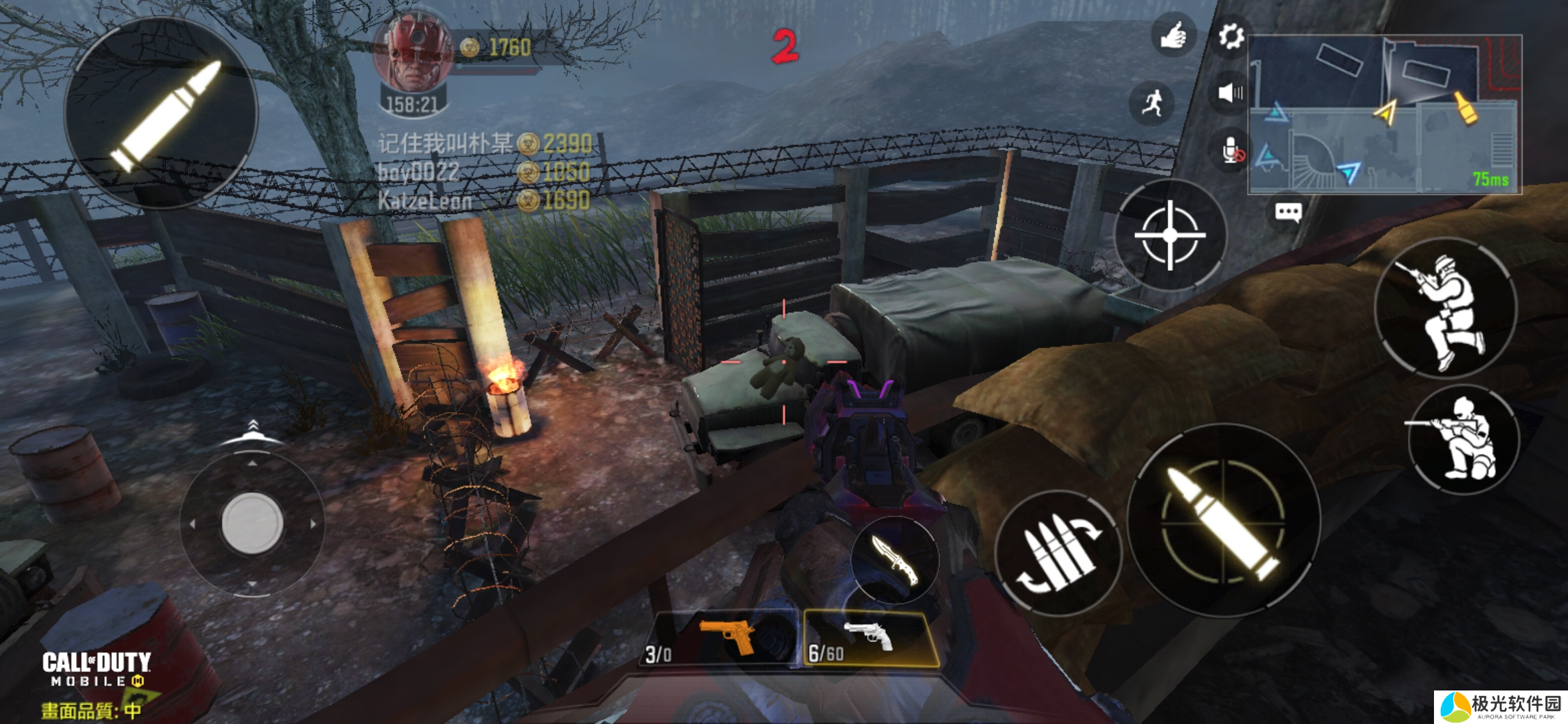This screenshot has height=724, width=1568.
Task: Toggle the muted microphone icon
Action: 1232,150
